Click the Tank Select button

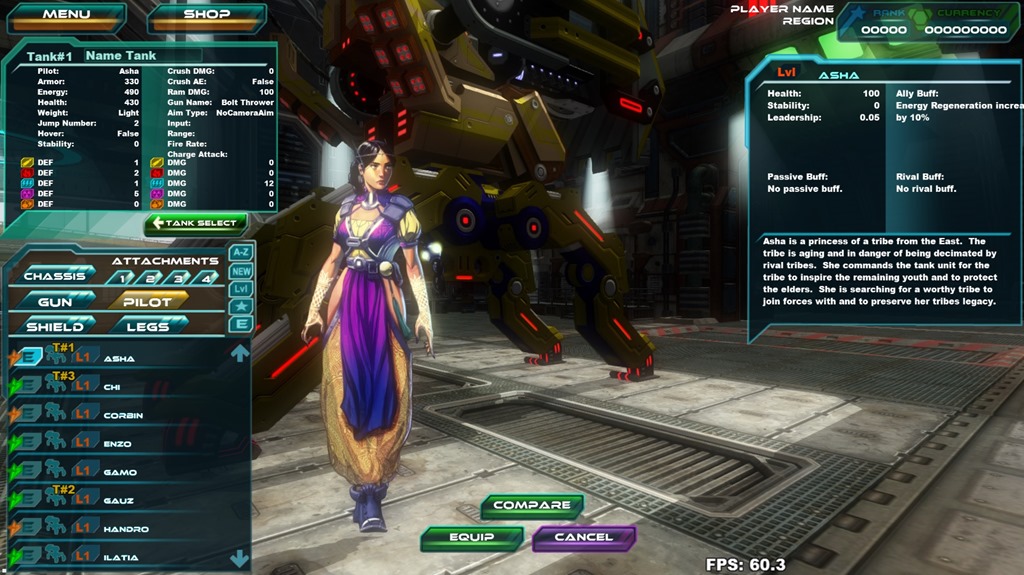196,223
